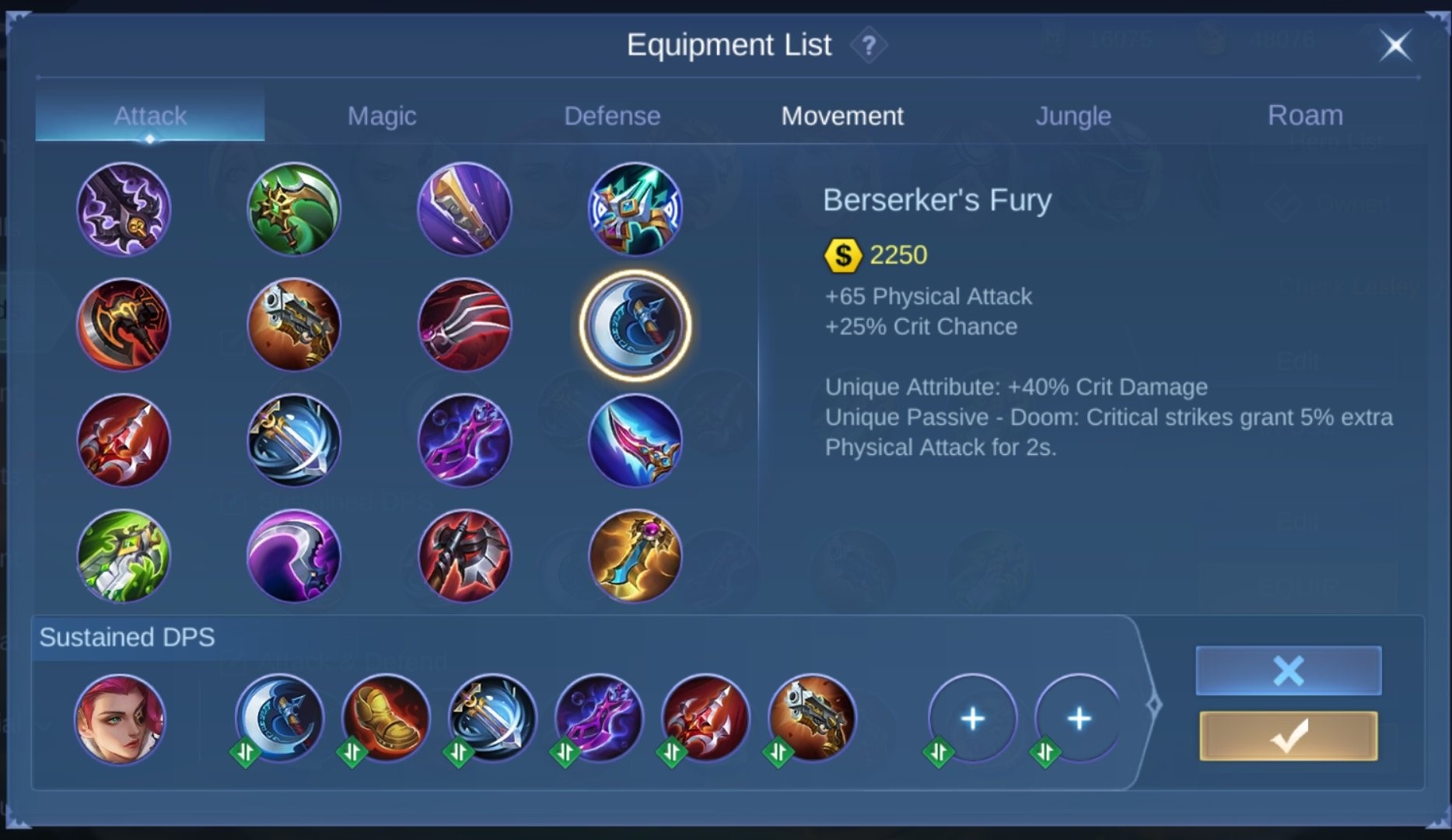Open the Haas's Claws item details
This screenshot has width=1452, height=840.
464,325
